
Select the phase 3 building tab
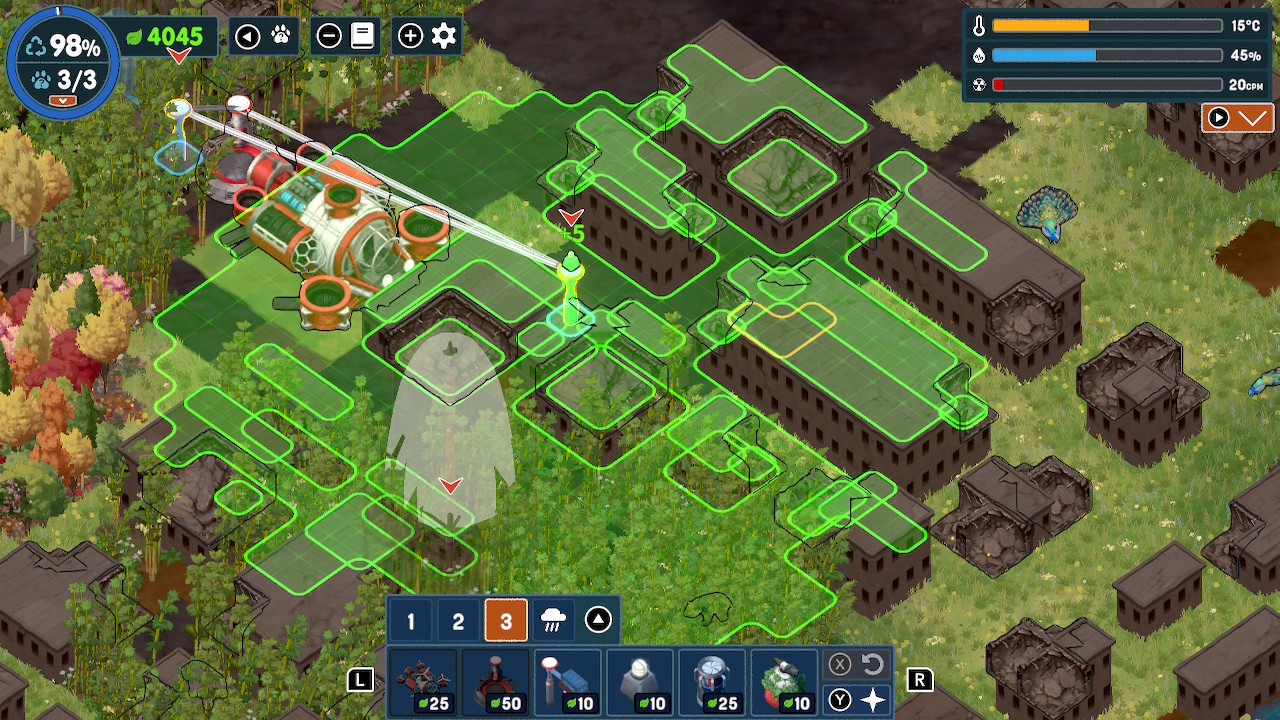[505, 622]
